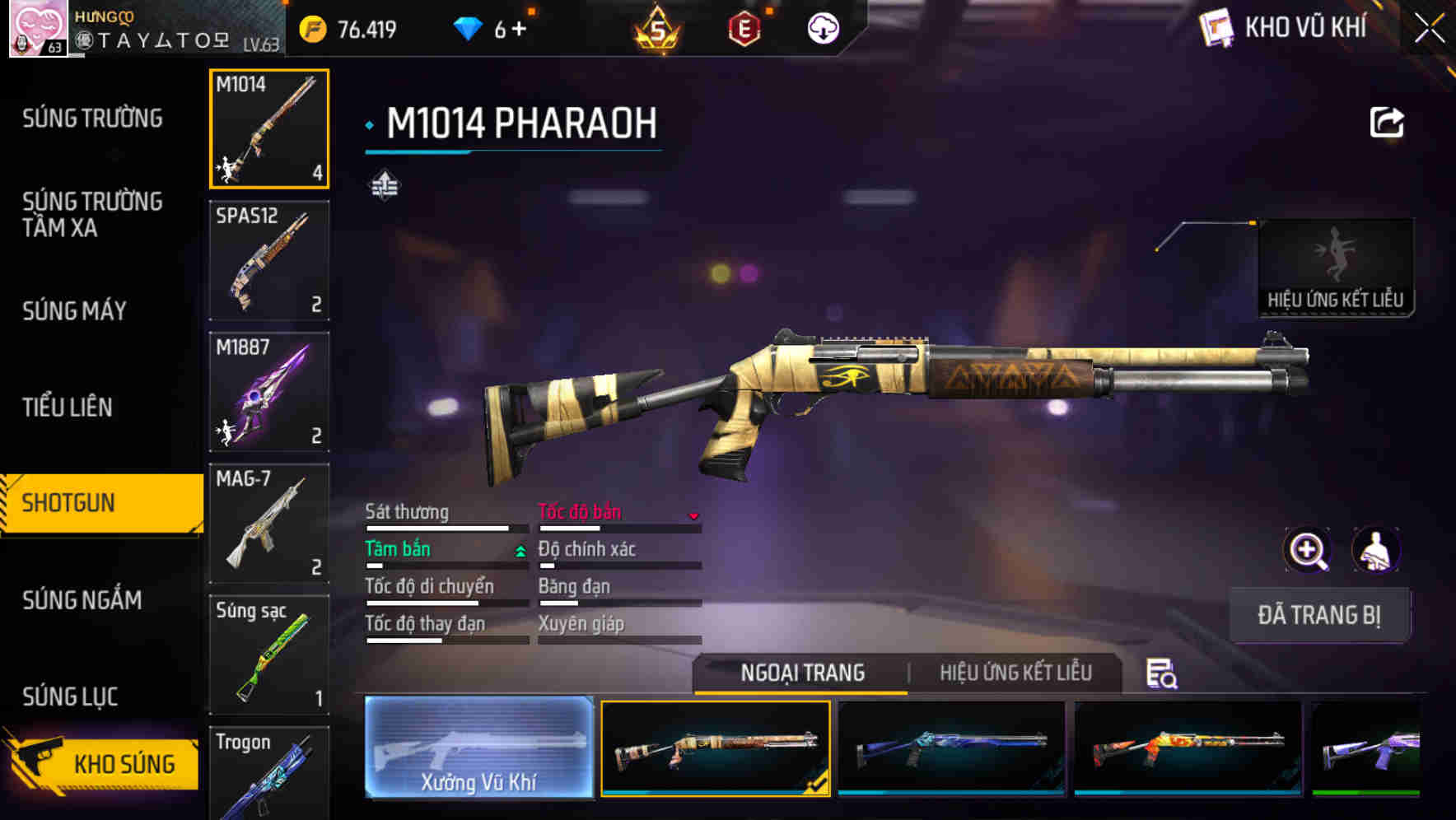Open the blue diamond currency icon
Viewport: 1456px width, 820px height.
[x=469, y=28]
